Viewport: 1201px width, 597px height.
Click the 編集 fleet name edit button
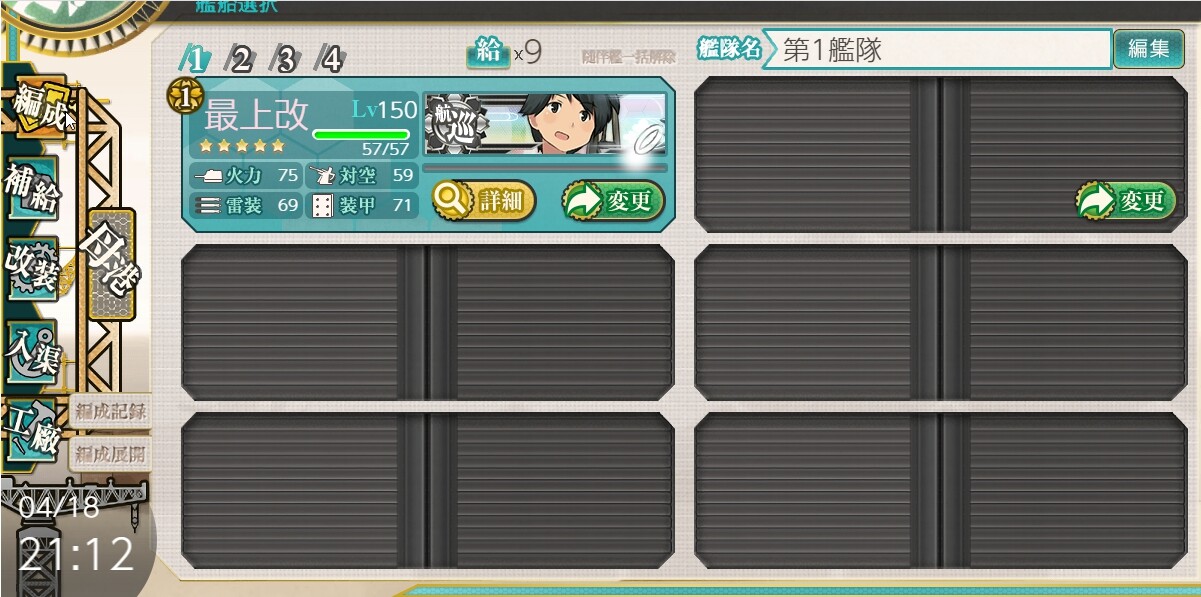tap(1148, 49)
